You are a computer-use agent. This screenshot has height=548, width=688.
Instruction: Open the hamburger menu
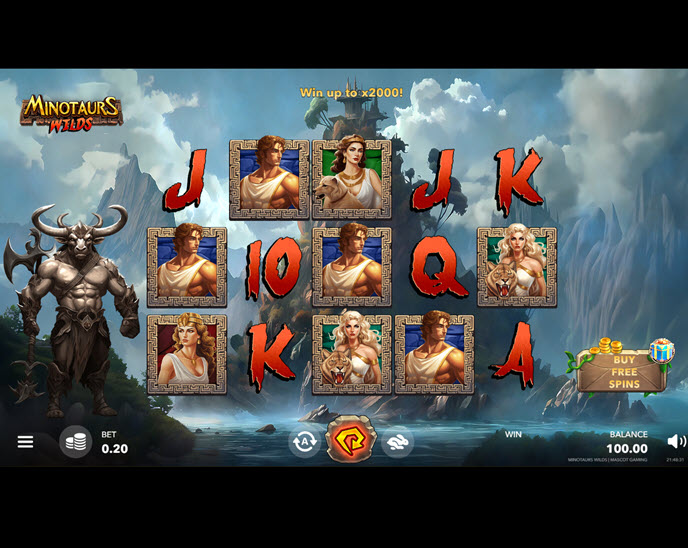click(25, 441)
